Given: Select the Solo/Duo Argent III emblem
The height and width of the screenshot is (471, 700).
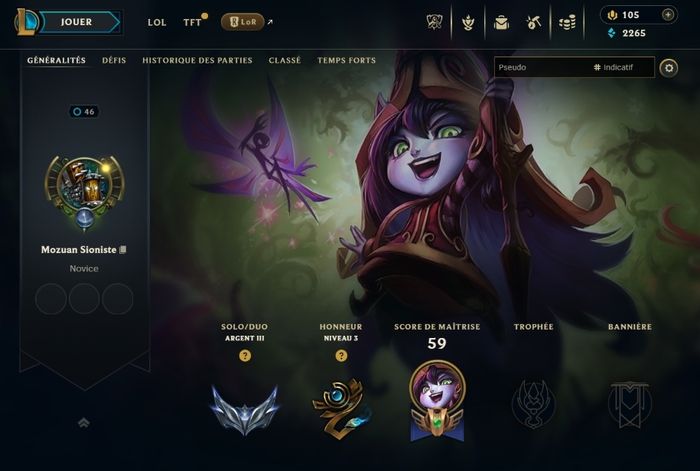Looking at the screenshot, I should [244, 409].
